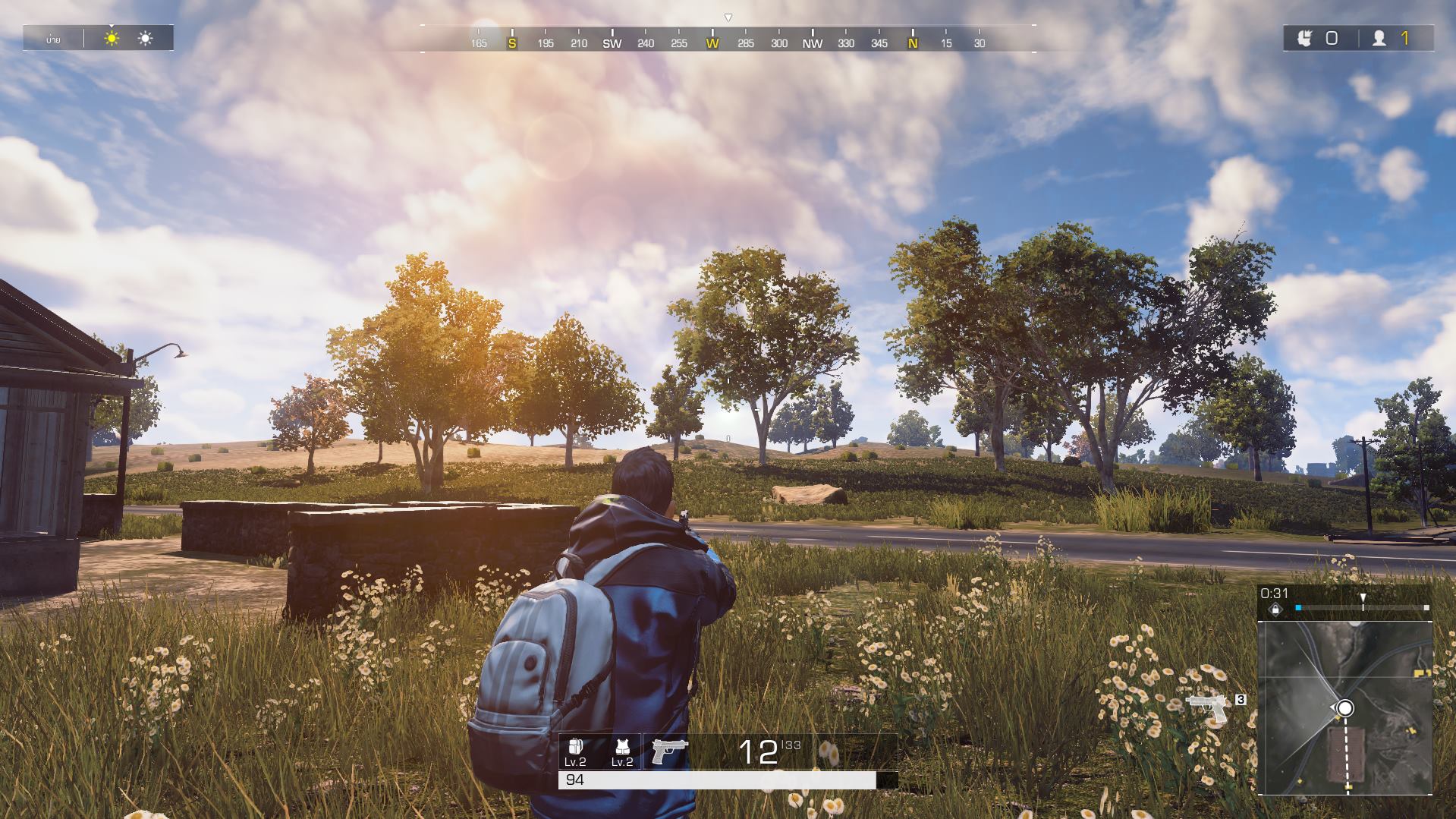1456x819 pixels.
Task: Toggle the brightness display option
Action: [145, 38]
